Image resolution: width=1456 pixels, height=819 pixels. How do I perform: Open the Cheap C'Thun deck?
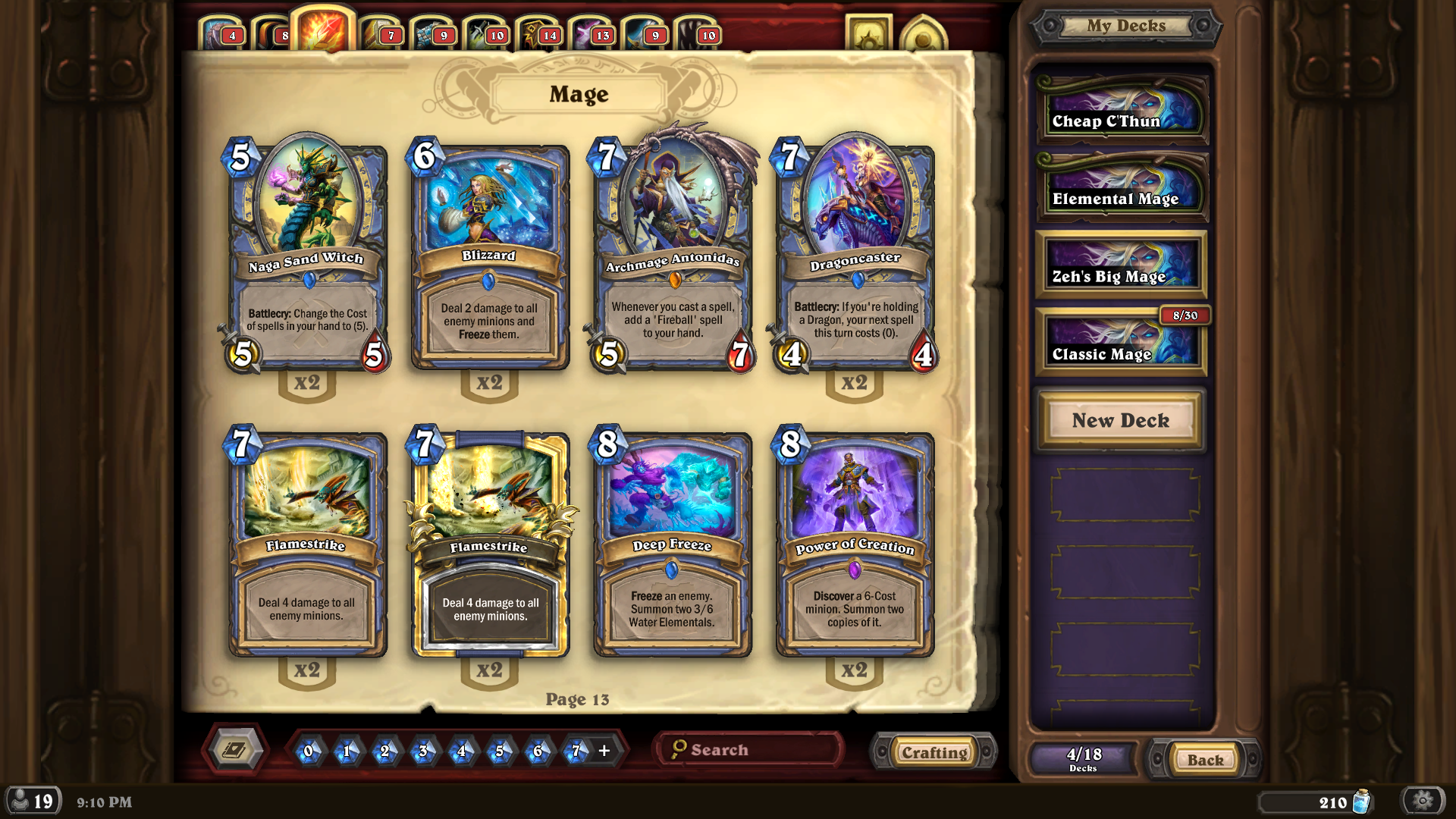click(1121, 111)
